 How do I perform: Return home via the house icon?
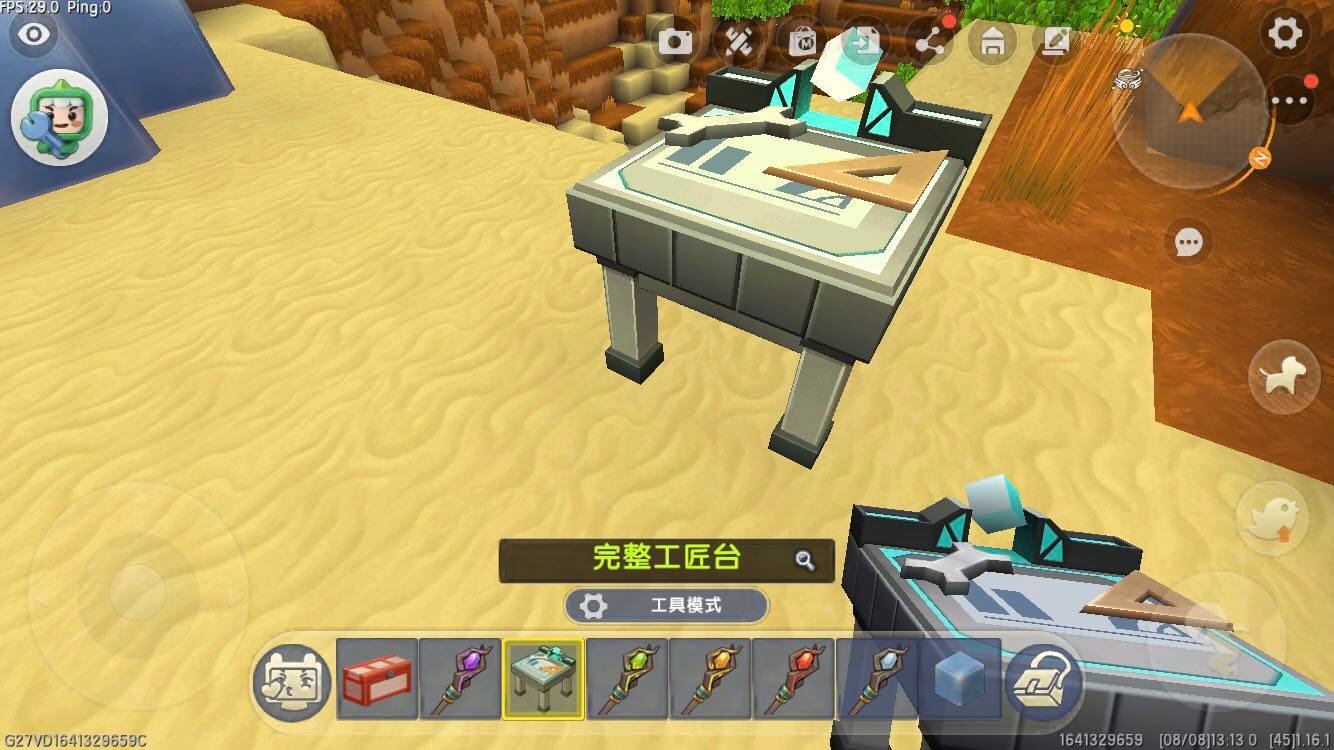[x=993, y=41]
